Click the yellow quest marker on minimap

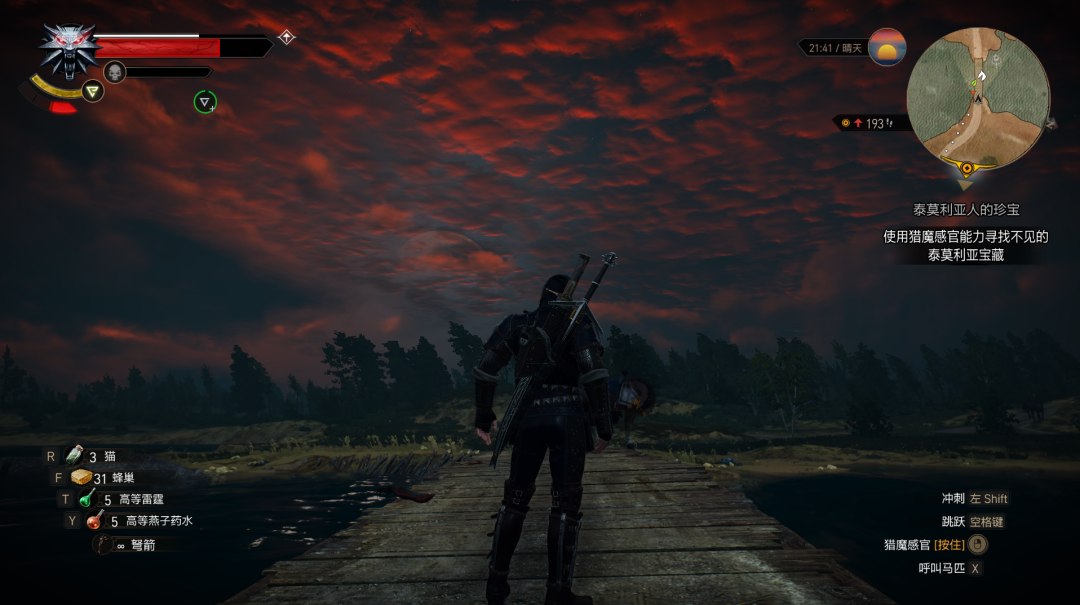pyautogui.click(x=966, y=168)
